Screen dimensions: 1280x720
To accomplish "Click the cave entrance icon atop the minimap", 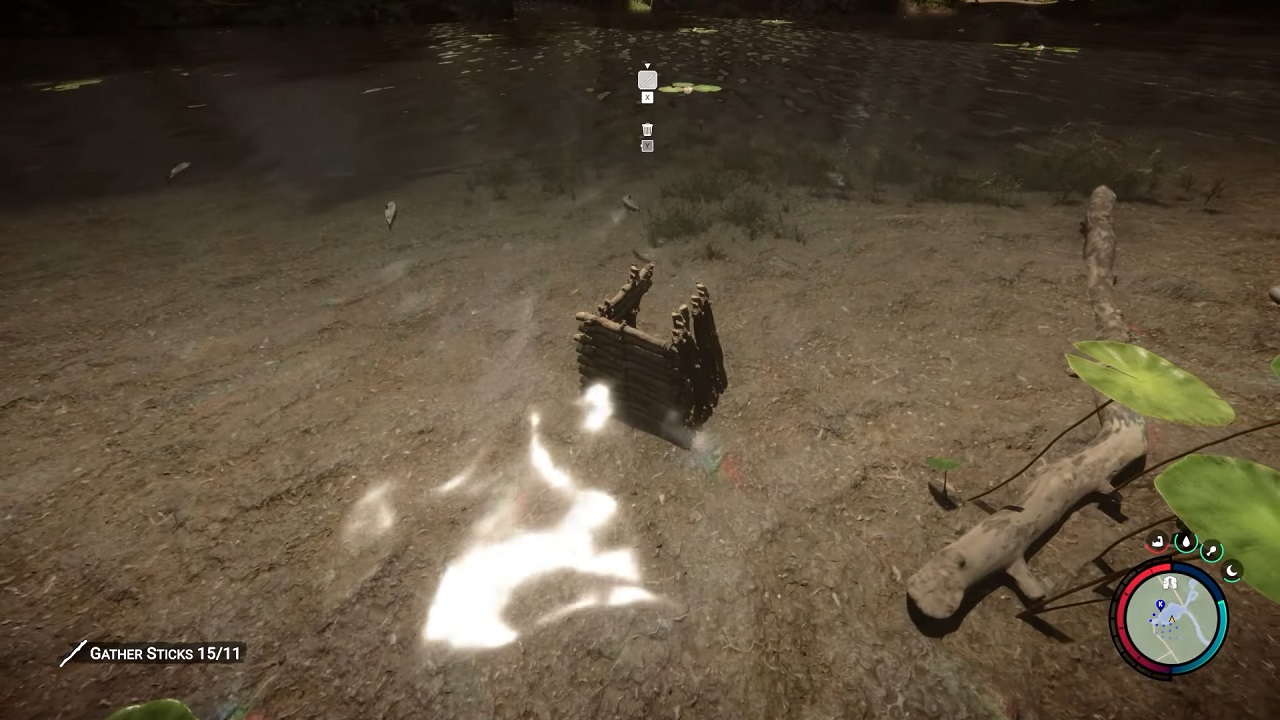I will [x=1171, y=582].
